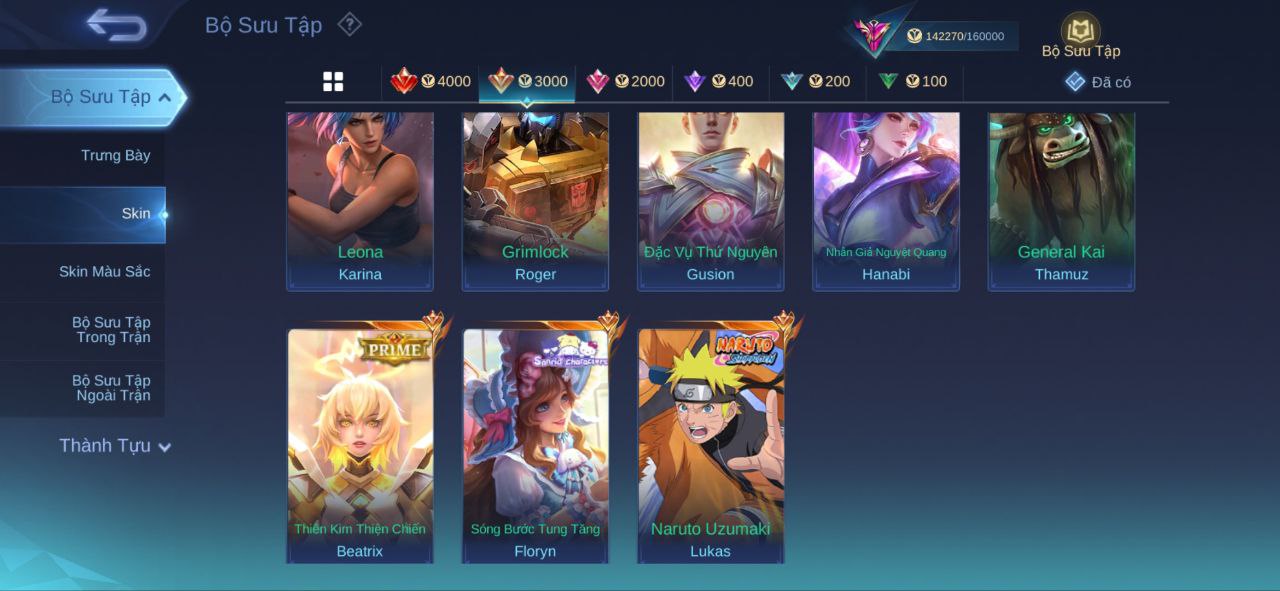Open the Bộ Sưu Tập book icon

(x=1080, y=31)
